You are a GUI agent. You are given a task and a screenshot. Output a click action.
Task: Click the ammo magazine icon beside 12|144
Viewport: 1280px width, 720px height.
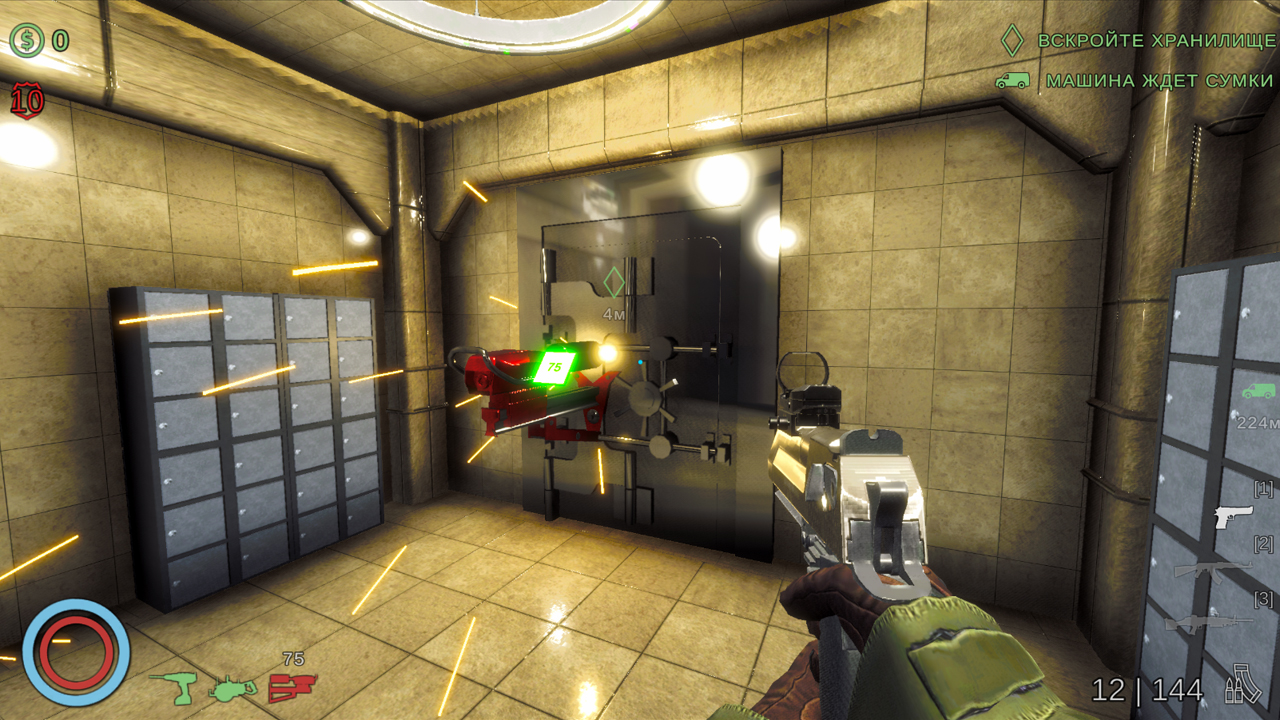tap(1243, 688)
